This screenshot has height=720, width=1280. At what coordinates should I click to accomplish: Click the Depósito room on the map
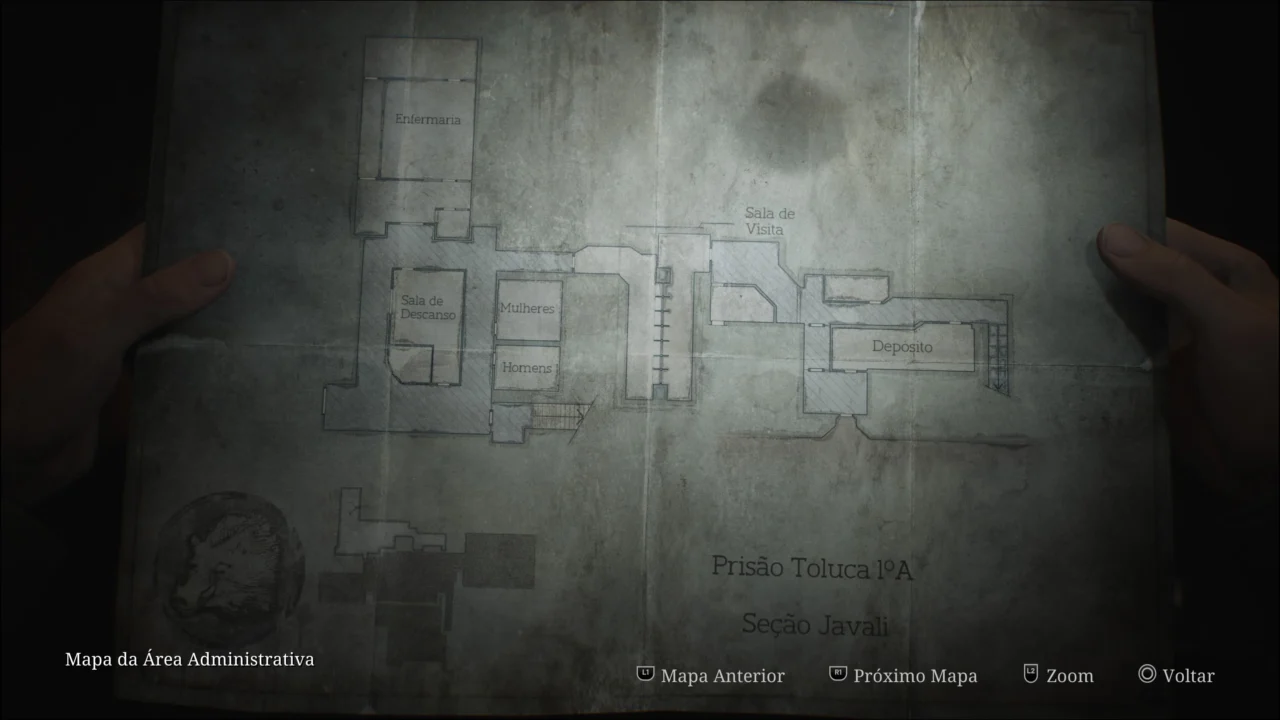point(902,347)
